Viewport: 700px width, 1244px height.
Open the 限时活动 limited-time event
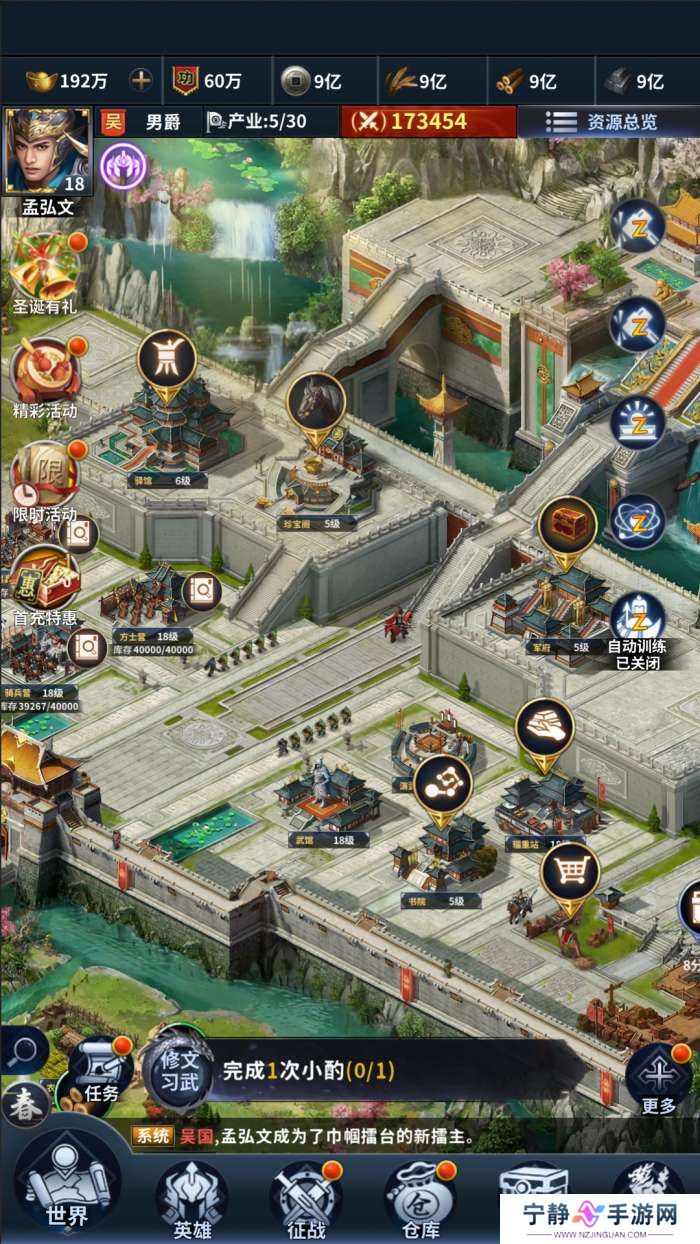click(45, 476)
